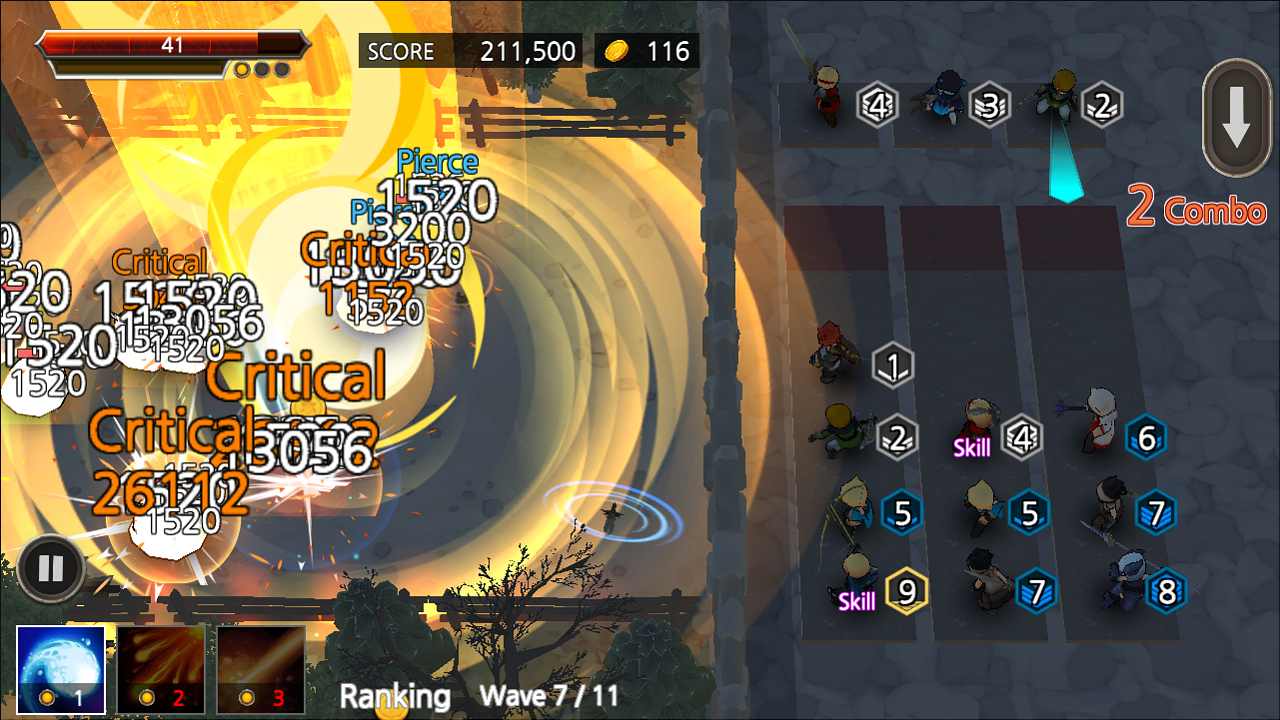1280x720 pixels.
Task: Select the level 9 gold-bordered swordsman unit
Action: (858, 577)
